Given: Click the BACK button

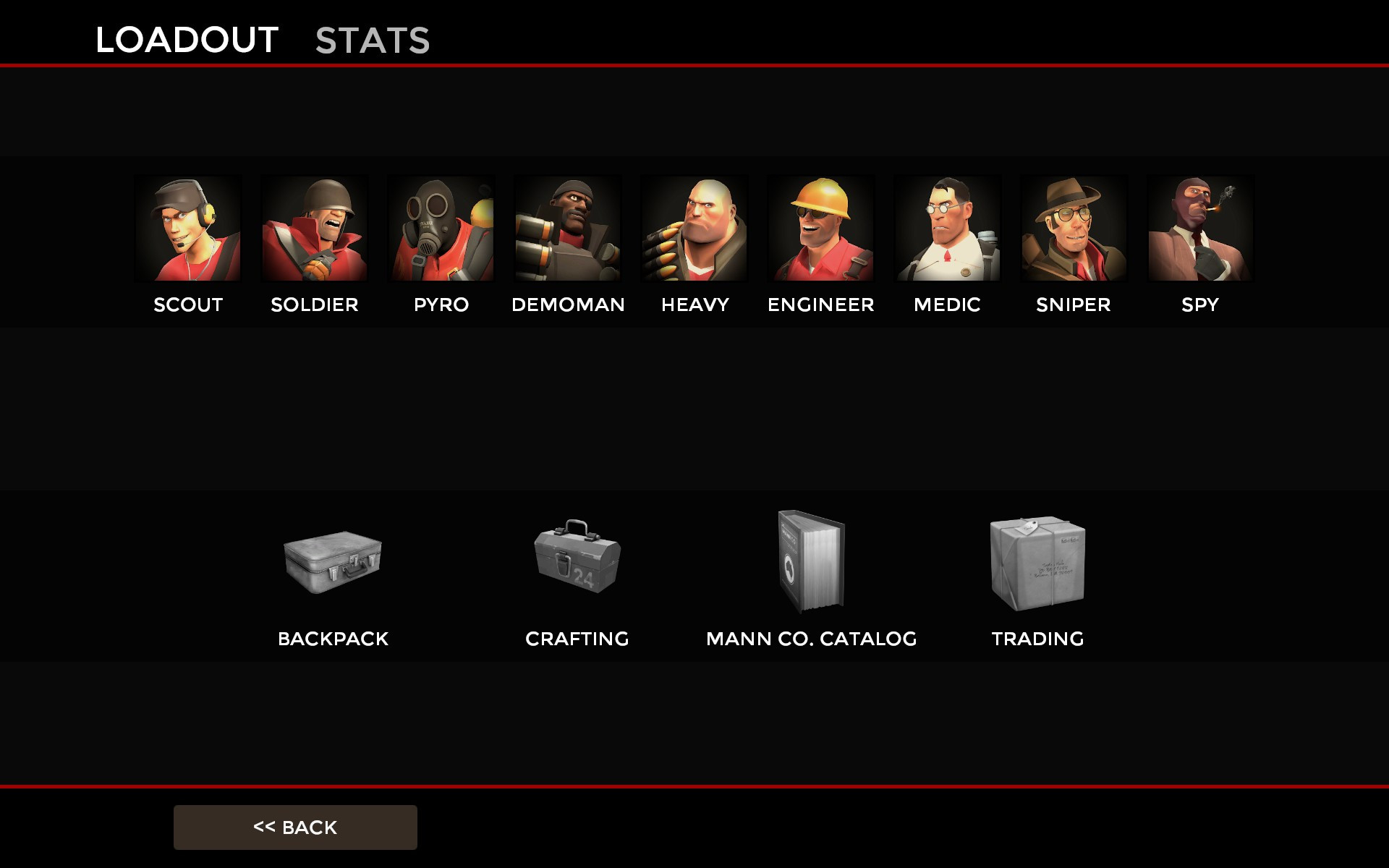Looking at the screenshot, I should pos(294,827).
